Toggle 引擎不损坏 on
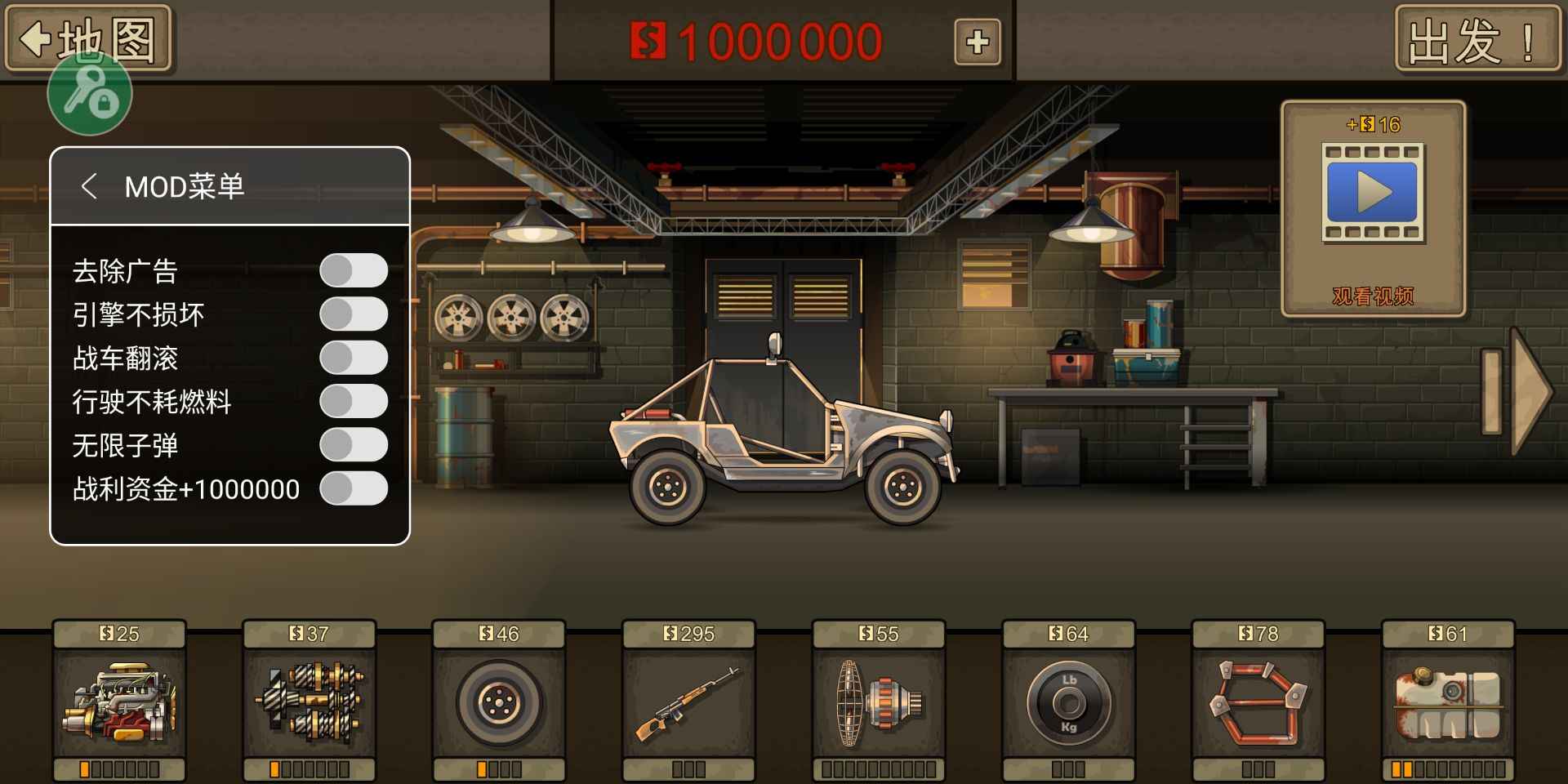 [x=354, y=314]
